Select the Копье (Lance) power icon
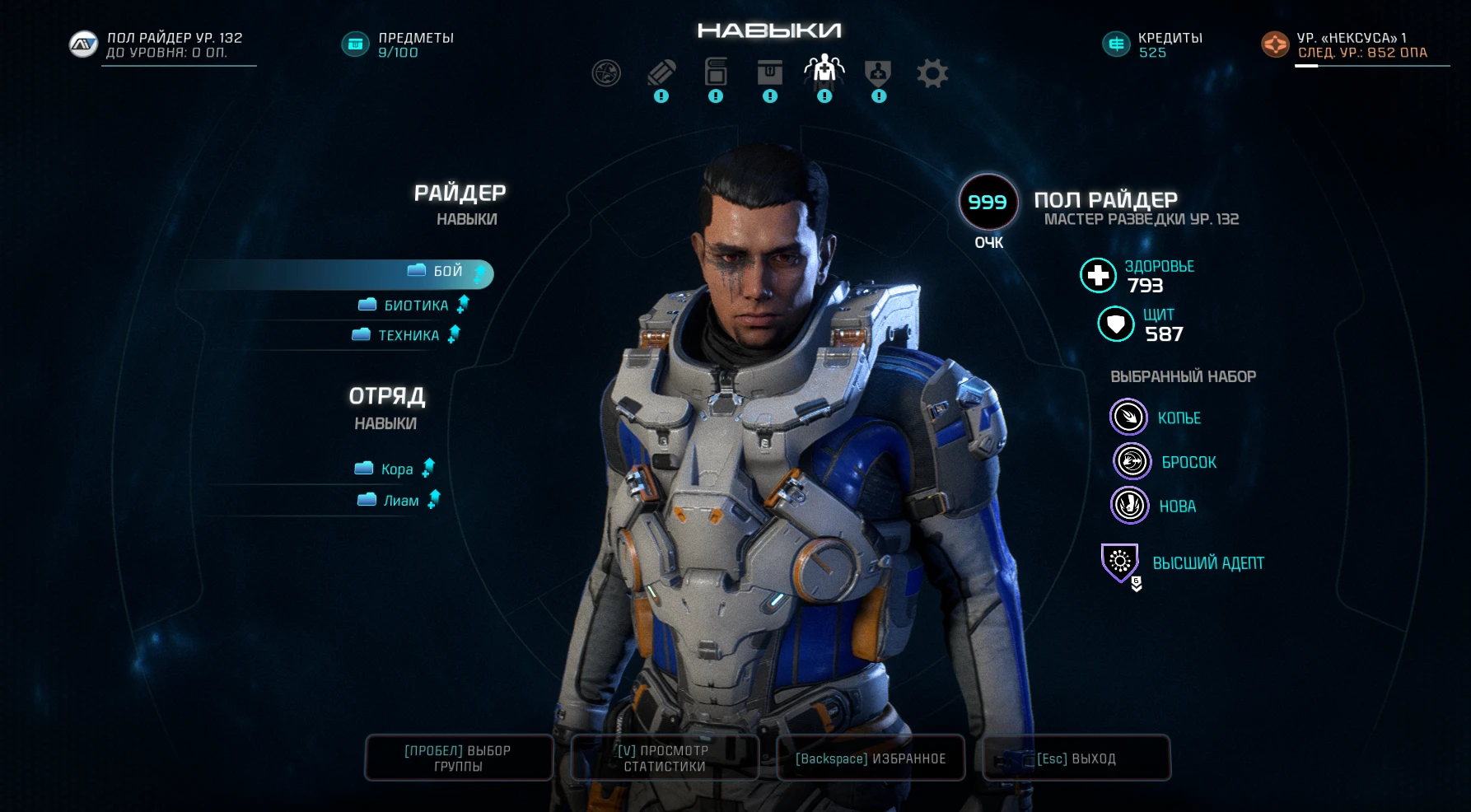This screenshot has width=1471, height=812. click(1129, 417)
